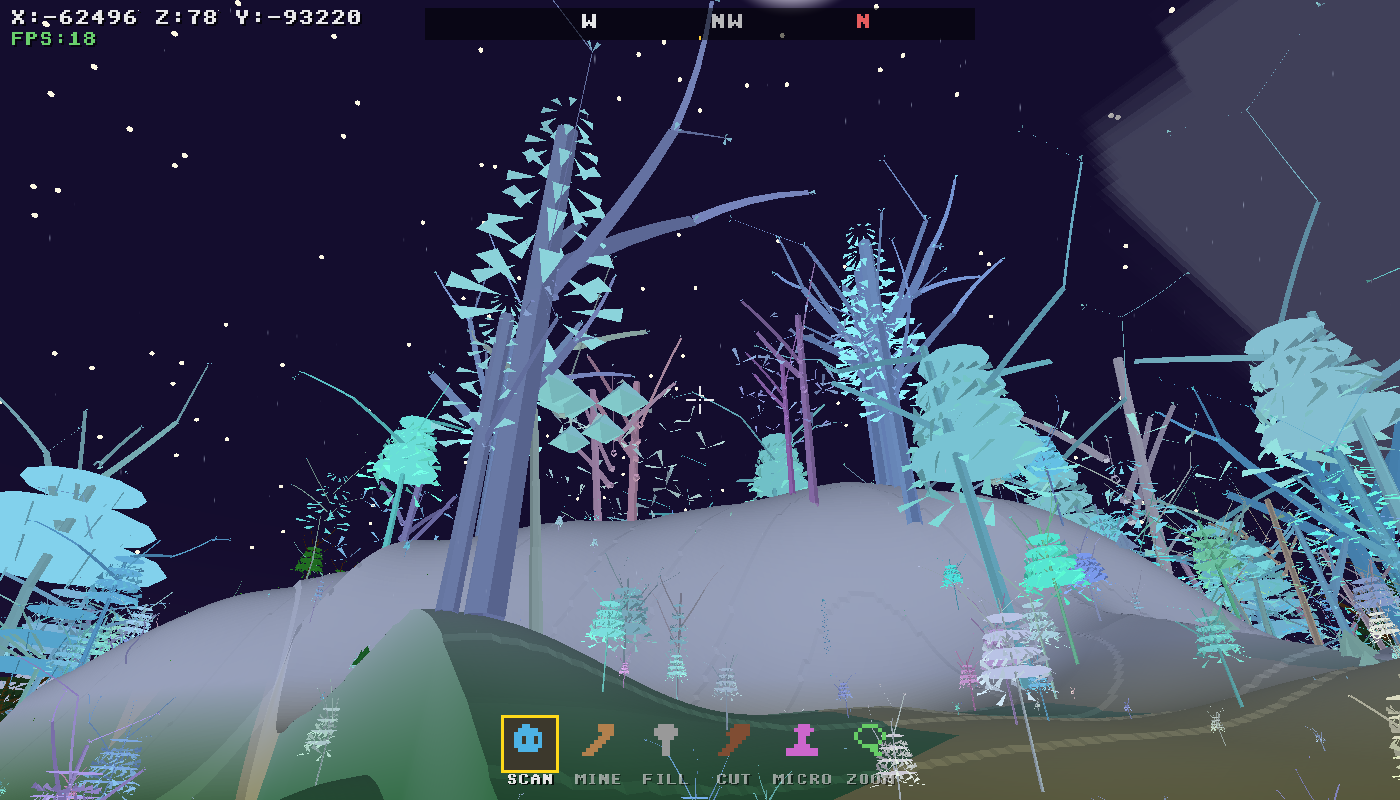
Task: Click the MINE label in the hotbar
Action: 597,778
